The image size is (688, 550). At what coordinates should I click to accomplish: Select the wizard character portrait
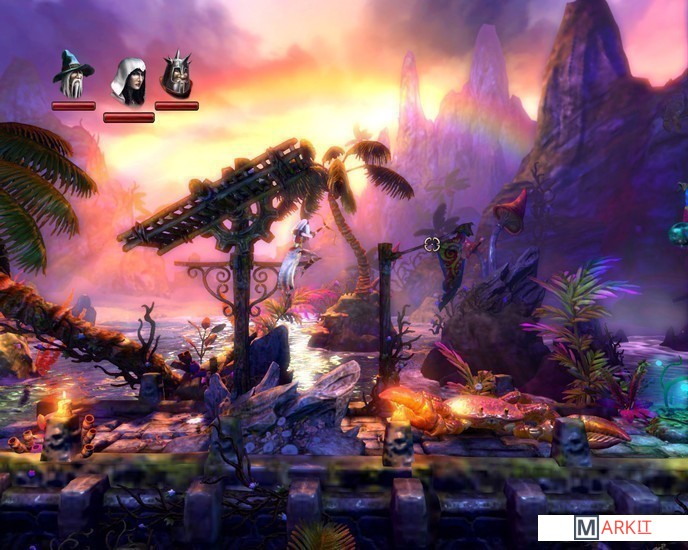[x=73, y=74]
